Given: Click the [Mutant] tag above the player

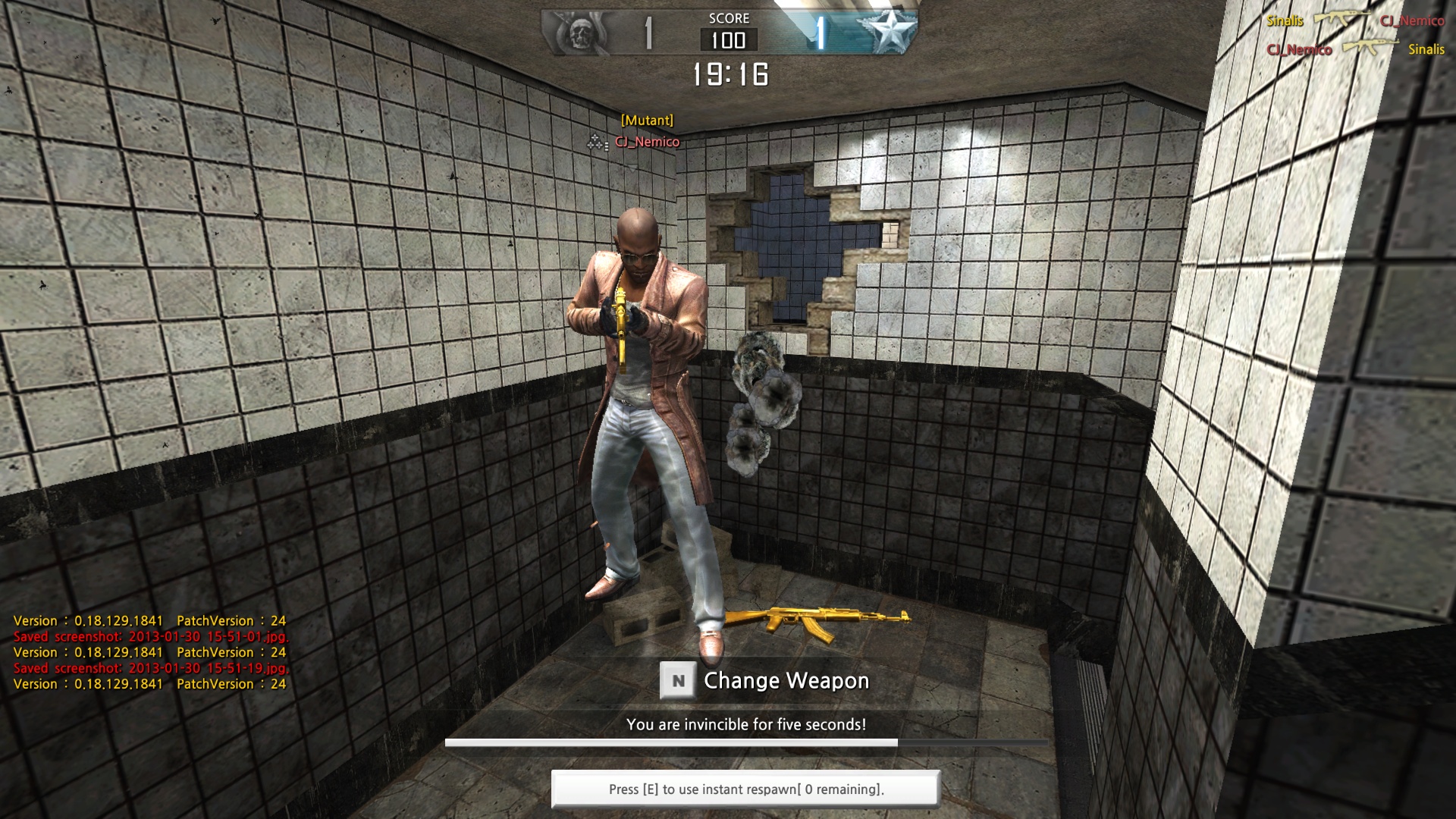Looking at the screenshot, I should (x=646, y=119).
